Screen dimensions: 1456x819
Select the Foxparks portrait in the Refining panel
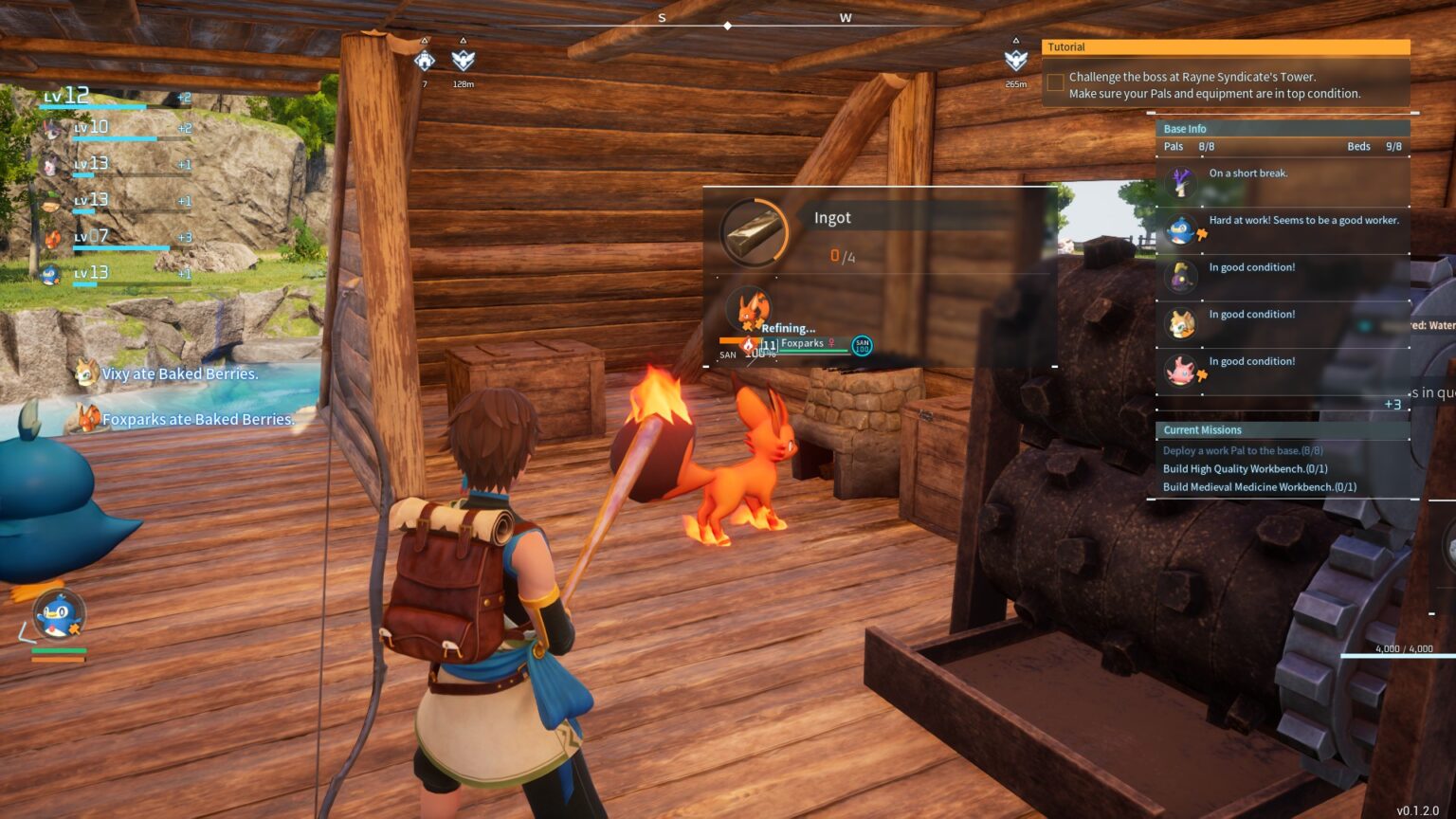pyautogui.click(x=749, y=309)
